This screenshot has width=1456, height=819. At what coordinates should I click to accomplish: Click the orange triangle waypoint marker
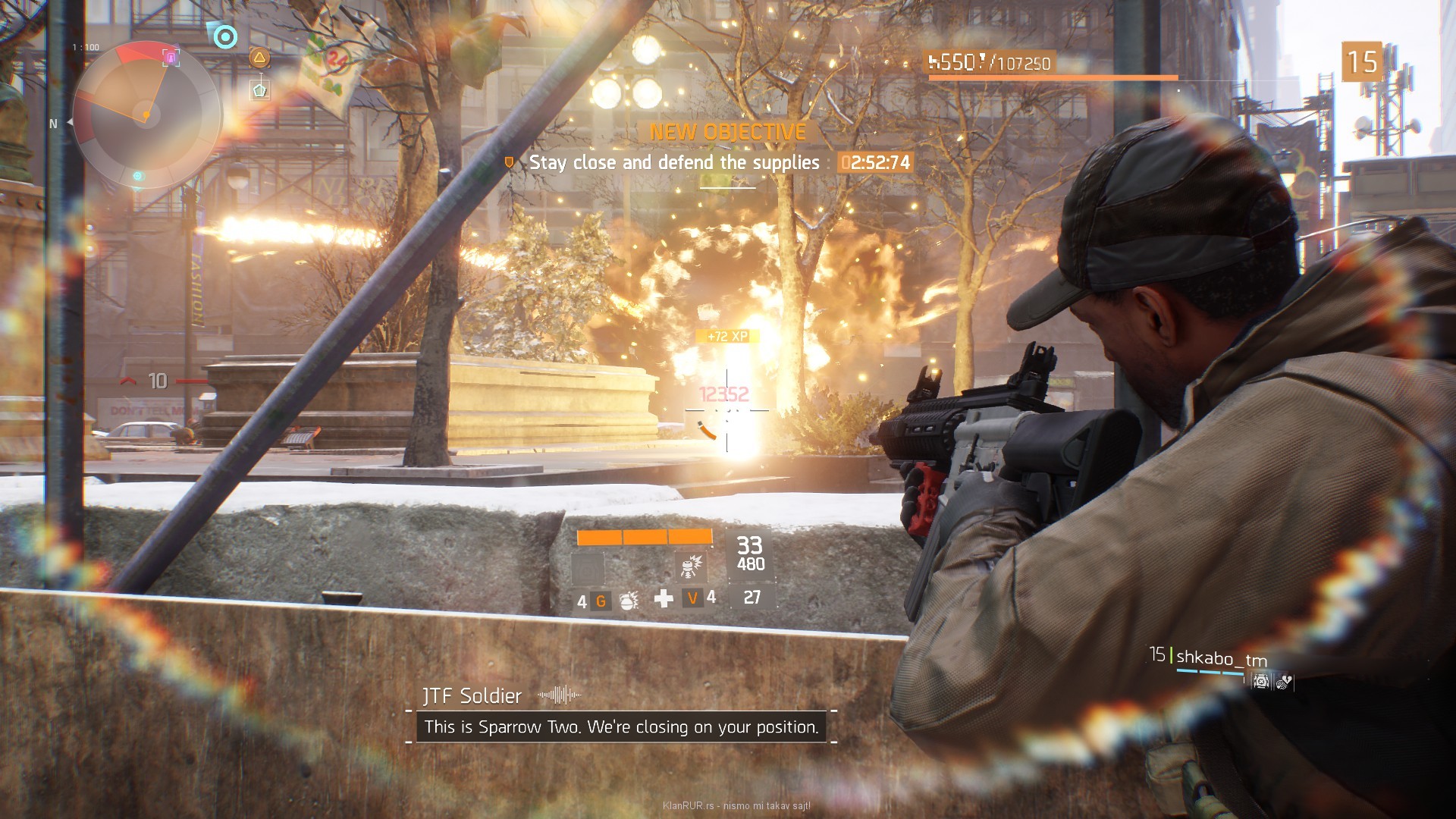[x=259, y=58]
